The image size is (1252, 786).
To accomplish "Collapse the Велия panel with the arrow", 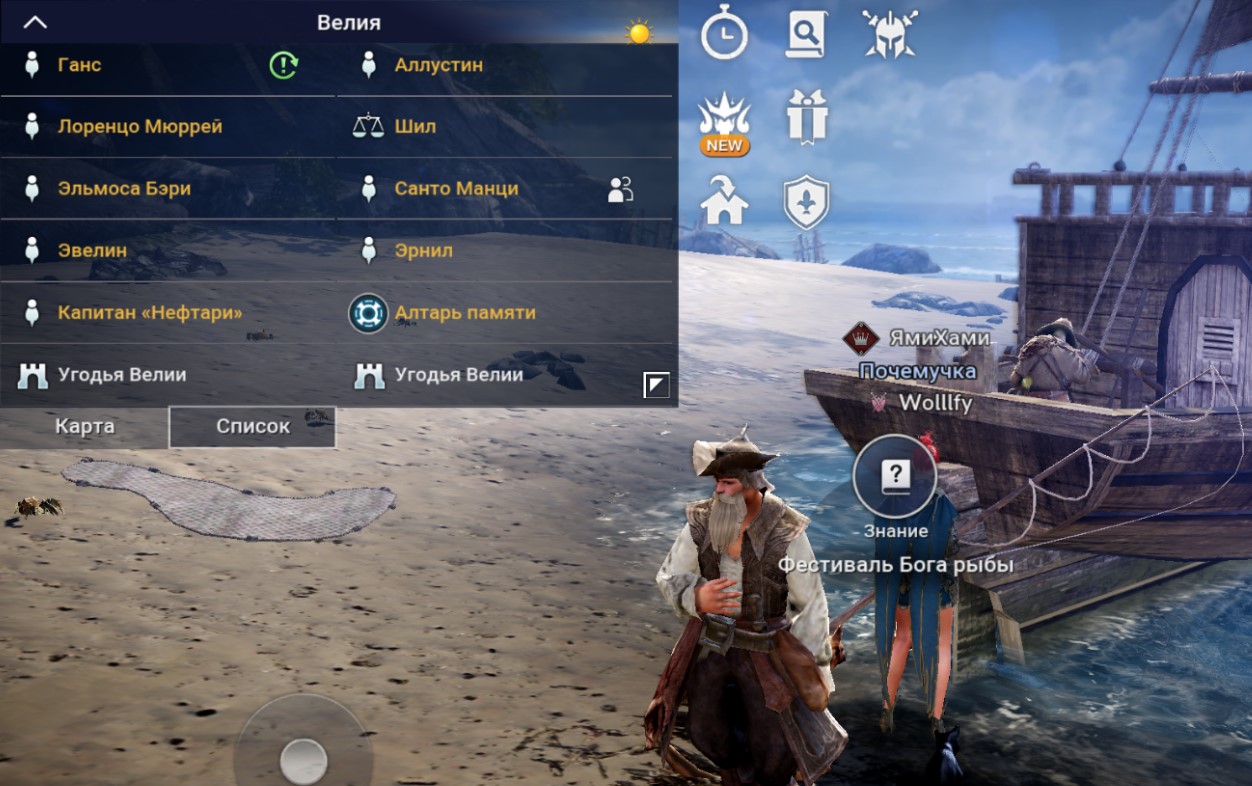I will pos(35,22).
